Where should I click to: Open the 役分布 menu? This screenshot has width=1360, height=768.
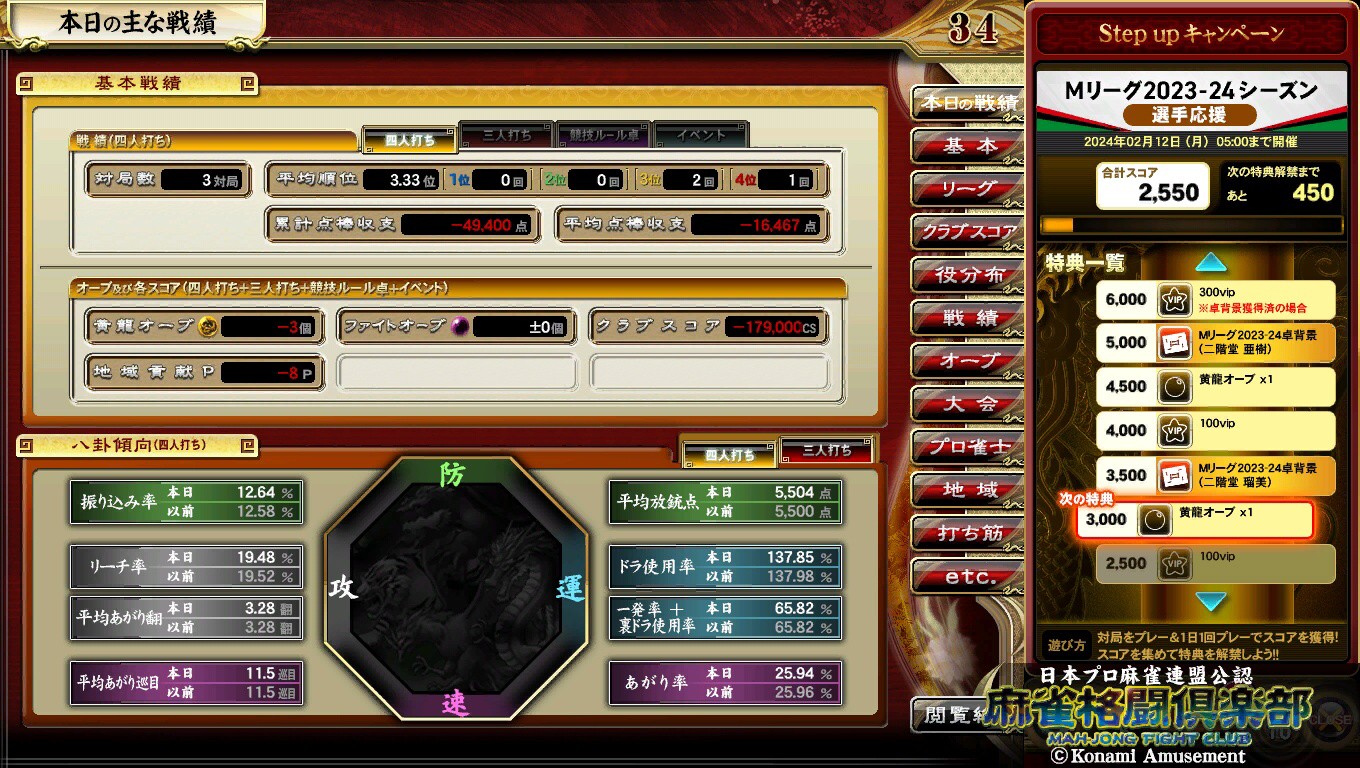click(x=968, y=275)
